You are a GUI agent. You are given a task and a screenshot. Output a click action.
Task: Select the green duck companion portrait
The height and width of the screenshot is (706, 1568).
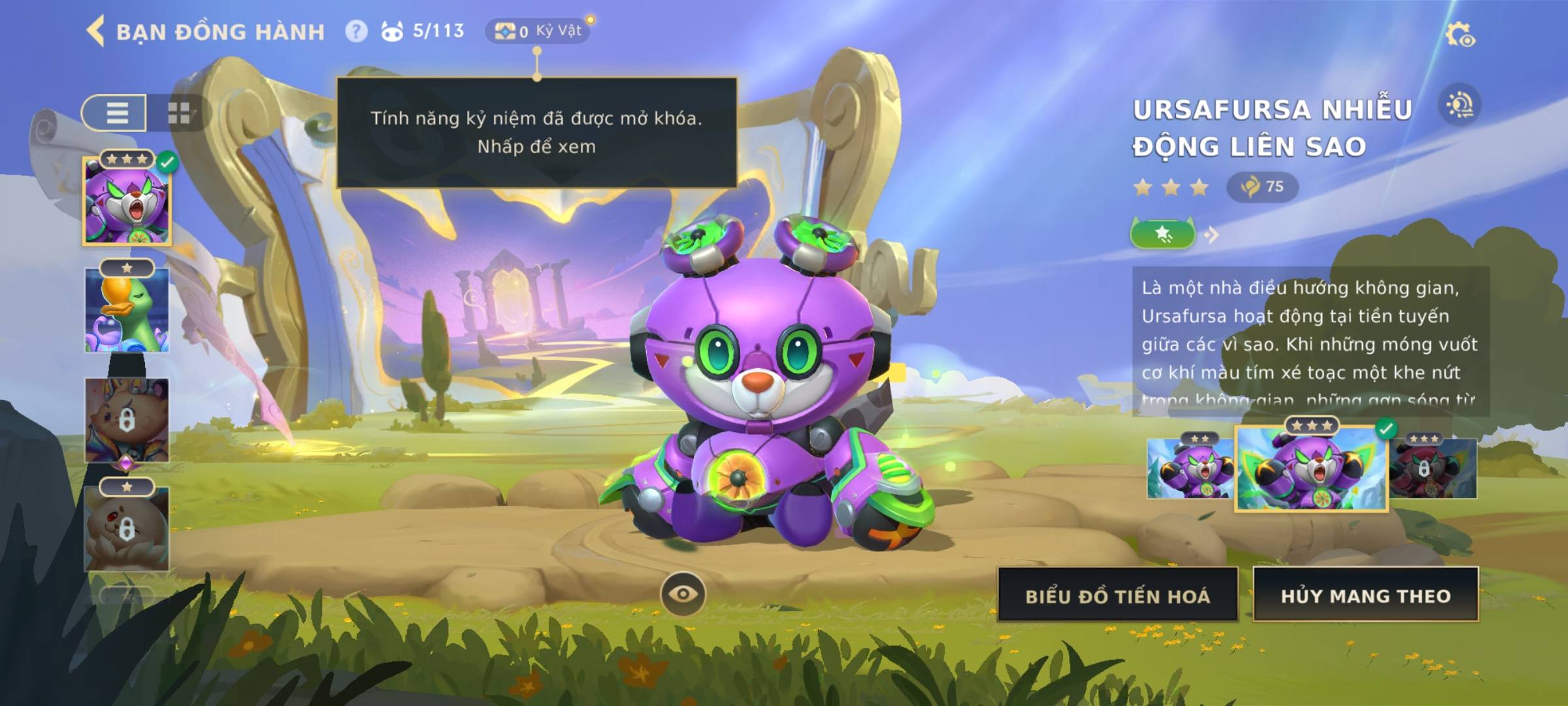click(127, 311)
